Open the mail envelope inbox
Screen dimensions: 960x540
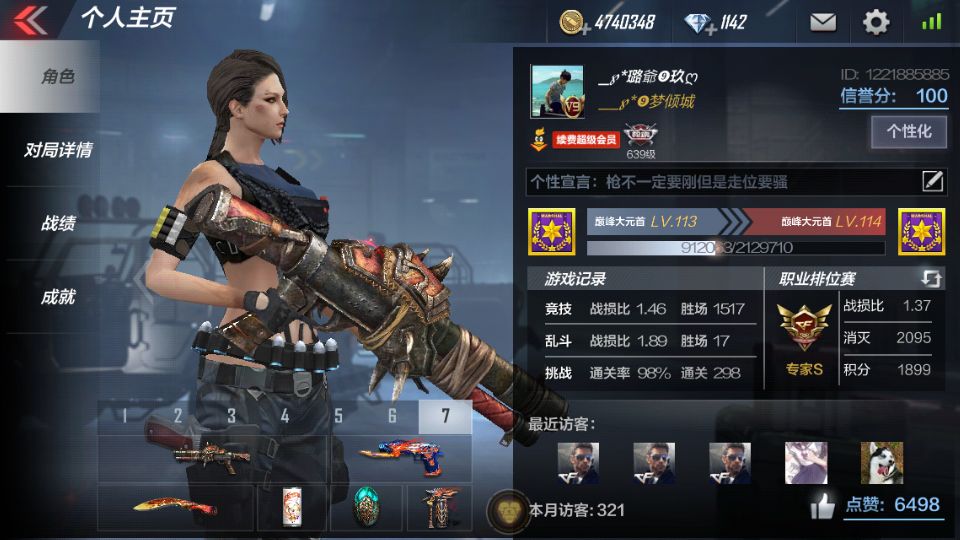[x=822, y=21]
